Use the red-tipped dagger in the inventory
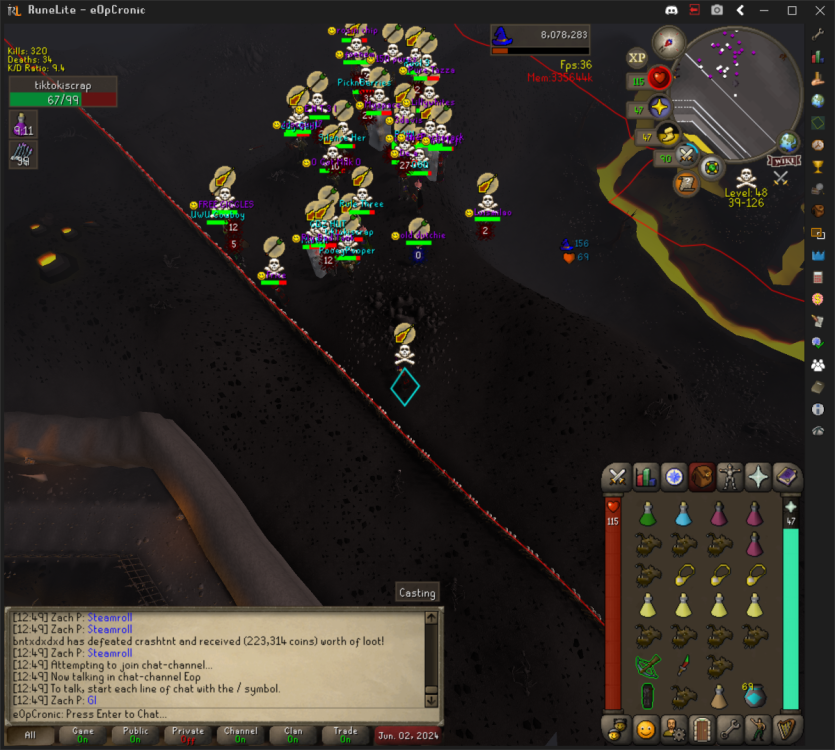 tap(683, 665)
